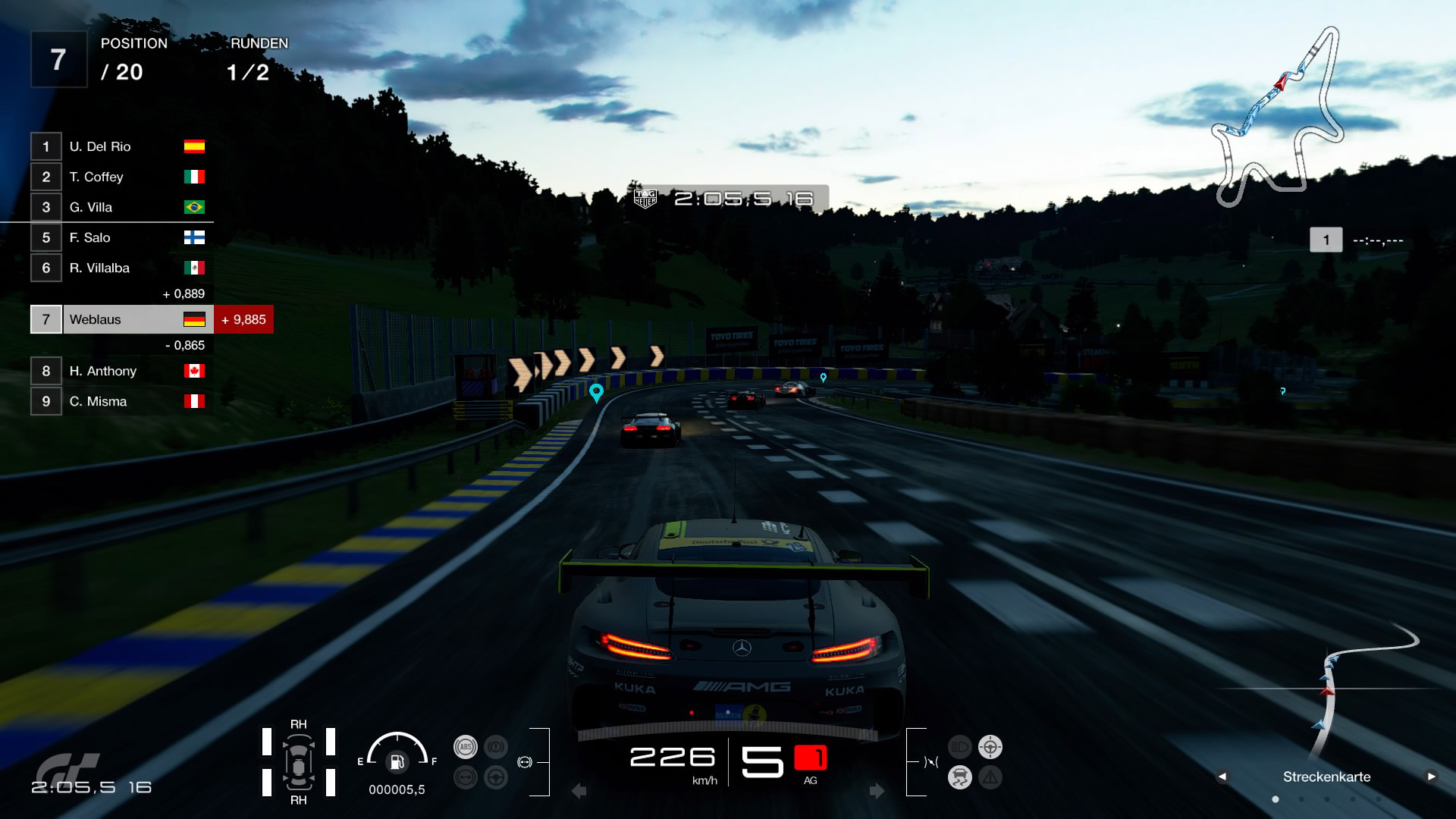Select the tyre wear car diagram
The height and width of the screenshot is (819, 1456).
click(299, 762)
